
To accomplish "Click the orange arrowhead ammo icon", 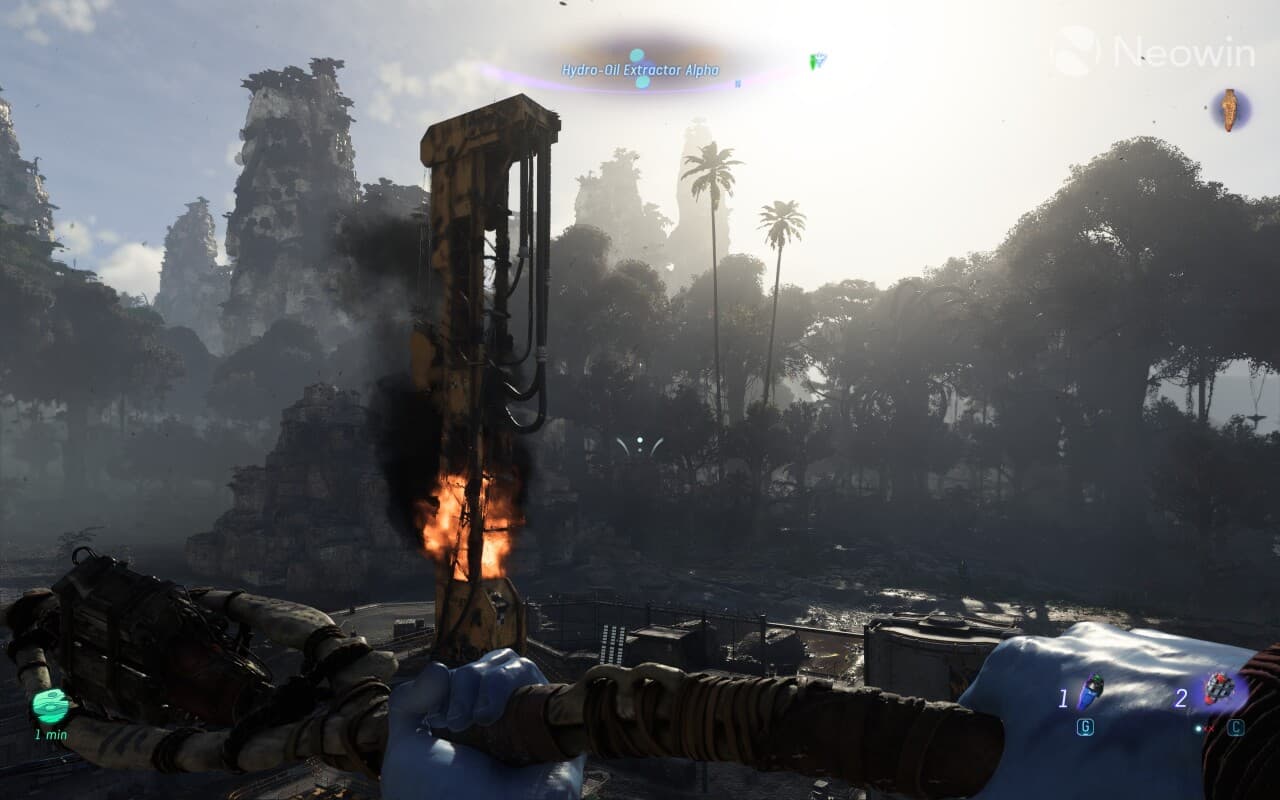I will point(1230,109).
